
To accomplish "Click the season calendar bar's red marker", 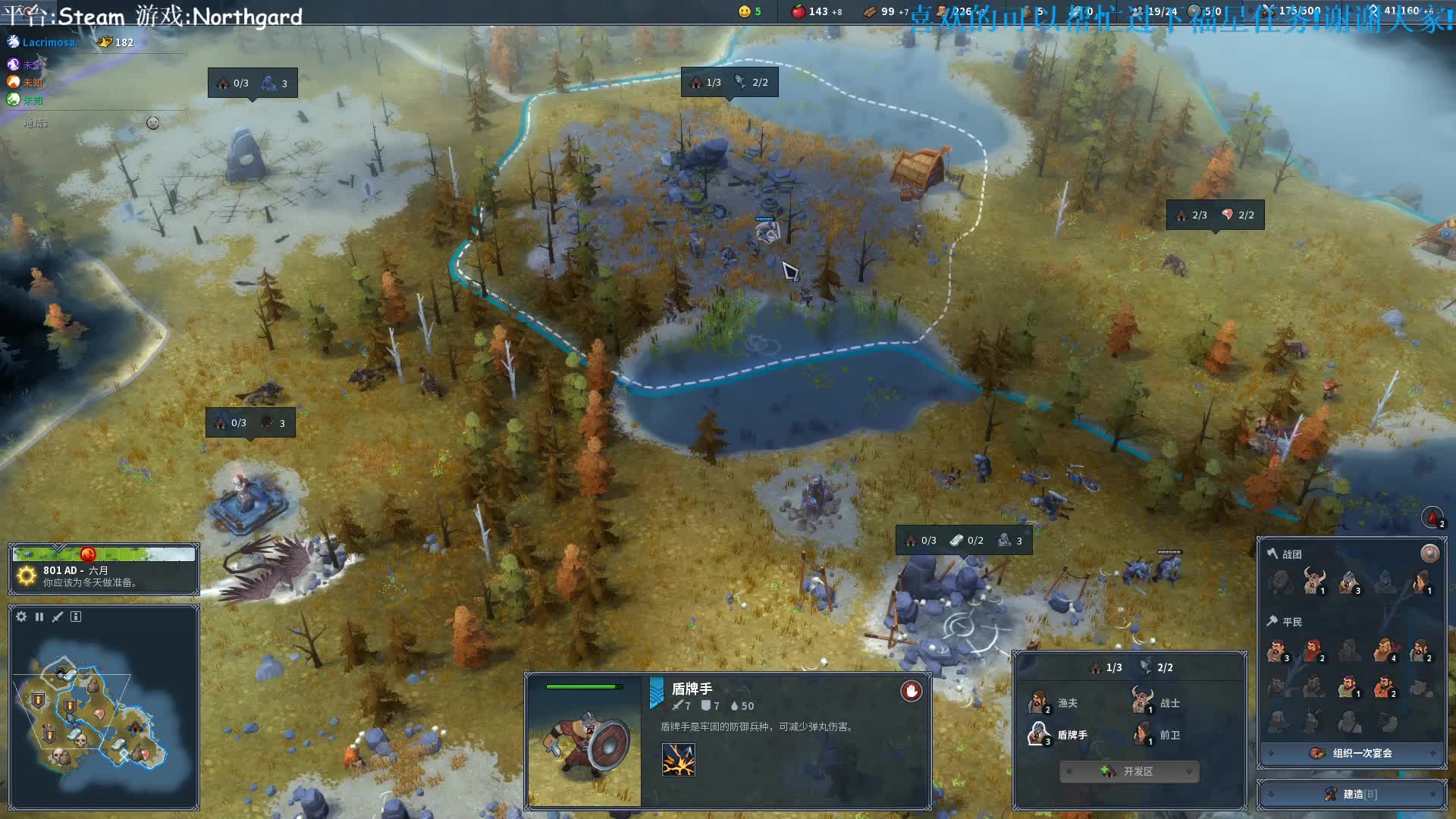I will point(88,554).
